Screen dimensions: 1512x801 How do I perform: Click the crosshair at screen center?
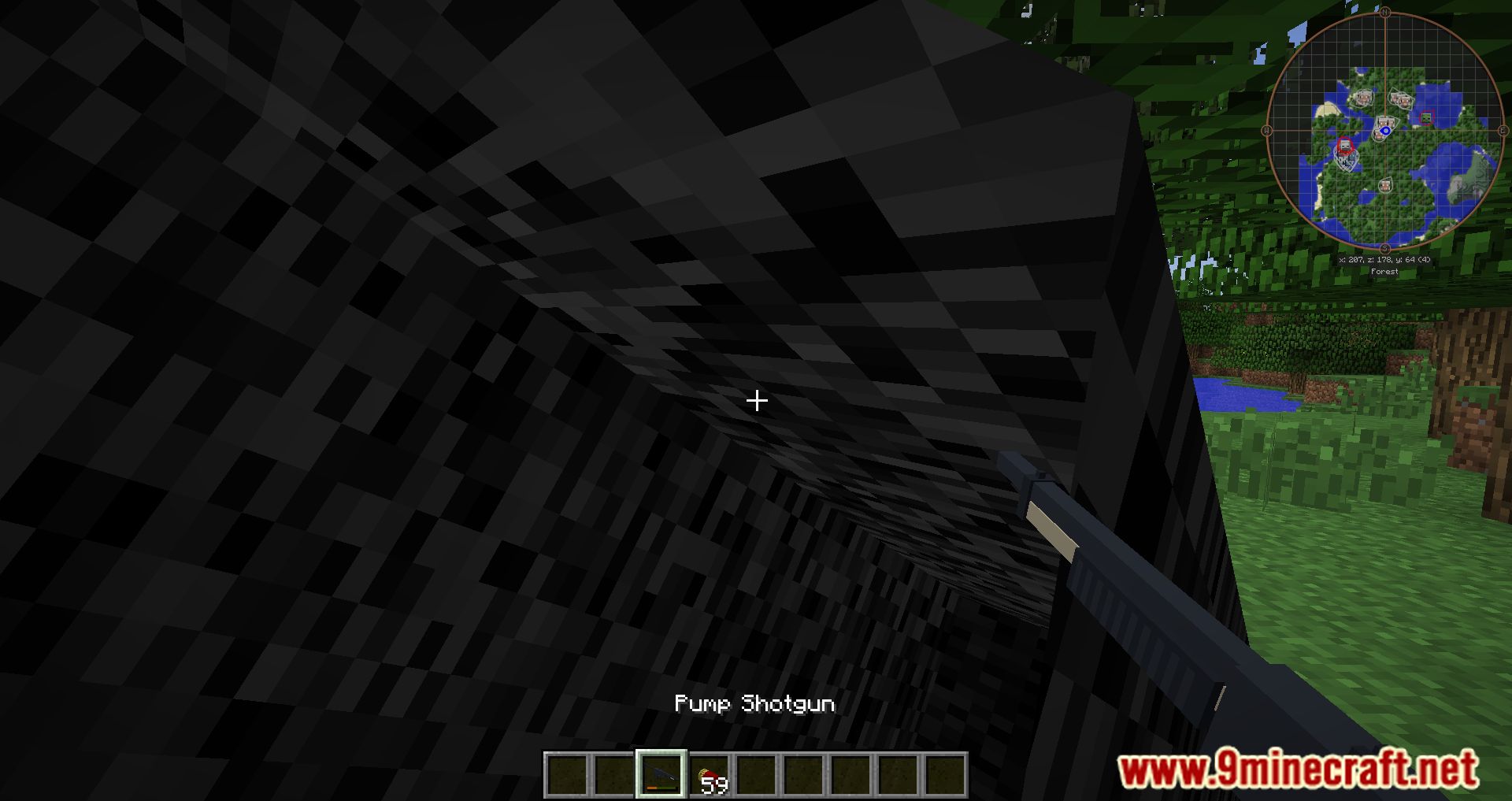click(x=756, y=401)
